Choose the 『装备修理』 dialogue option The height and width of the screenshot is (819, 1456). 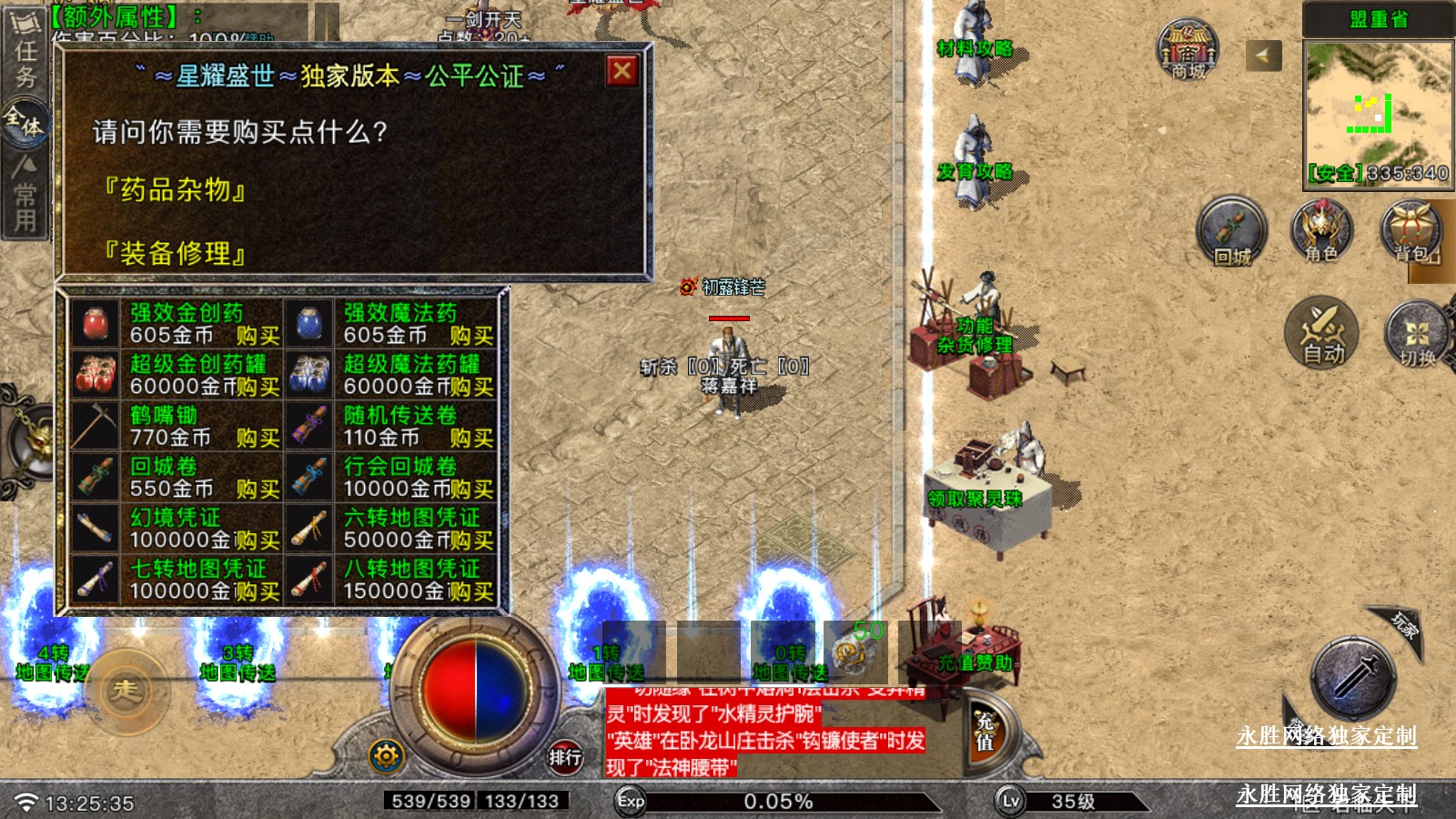point(174,253)
